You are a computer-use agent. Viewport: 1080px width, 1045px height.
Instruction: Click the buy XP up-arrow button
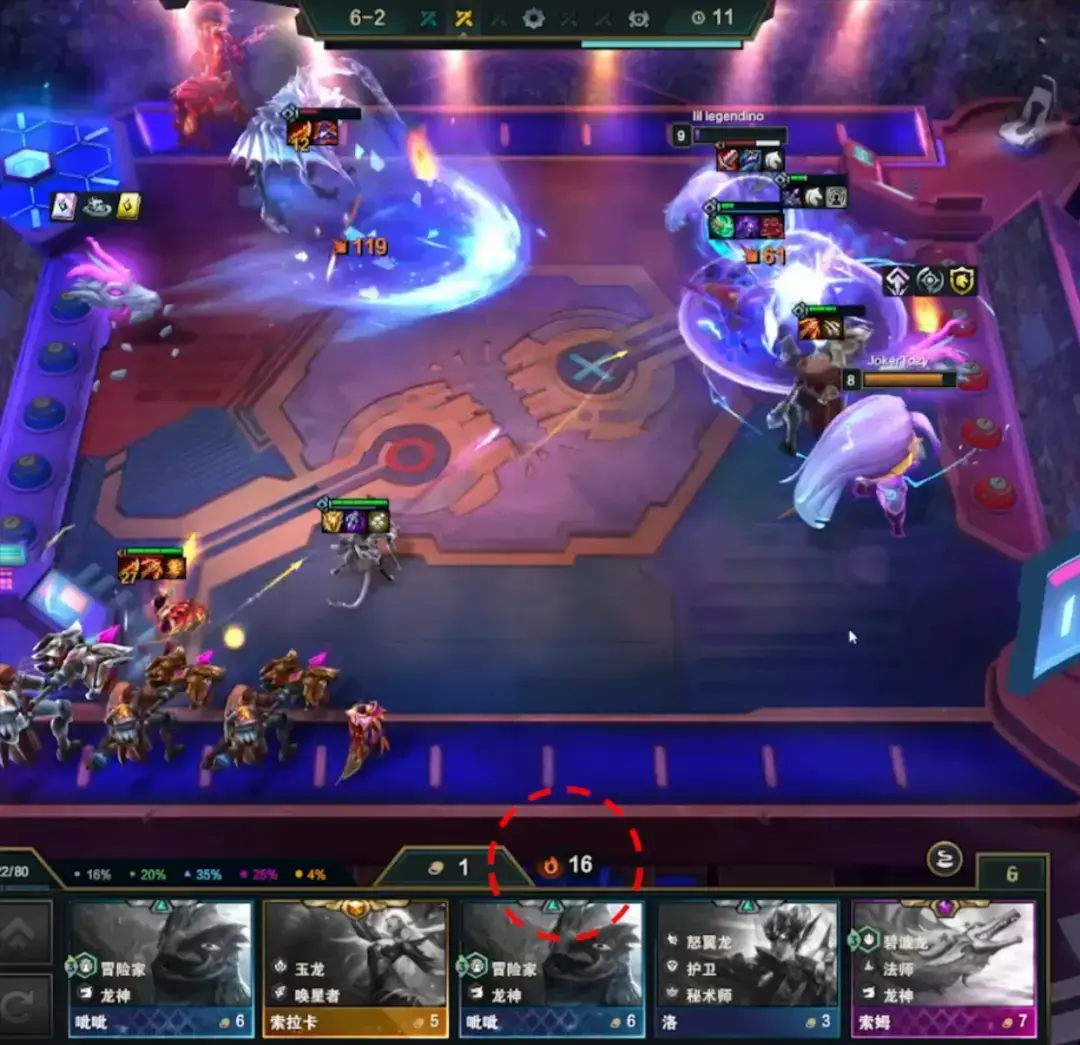point(25,933)
